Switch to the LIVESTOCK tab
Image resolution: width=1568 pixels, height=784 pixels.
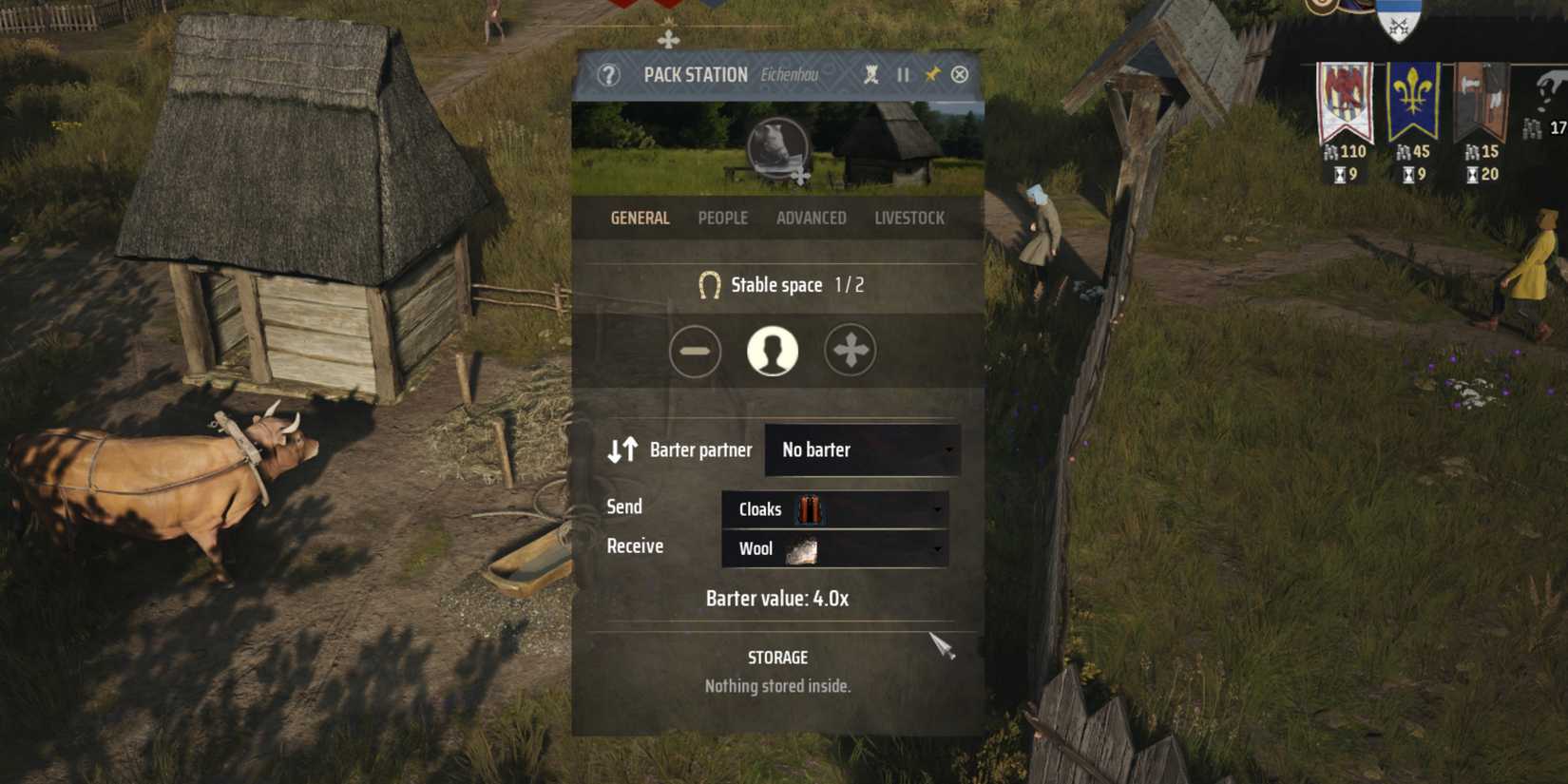(x=908, y=218)
